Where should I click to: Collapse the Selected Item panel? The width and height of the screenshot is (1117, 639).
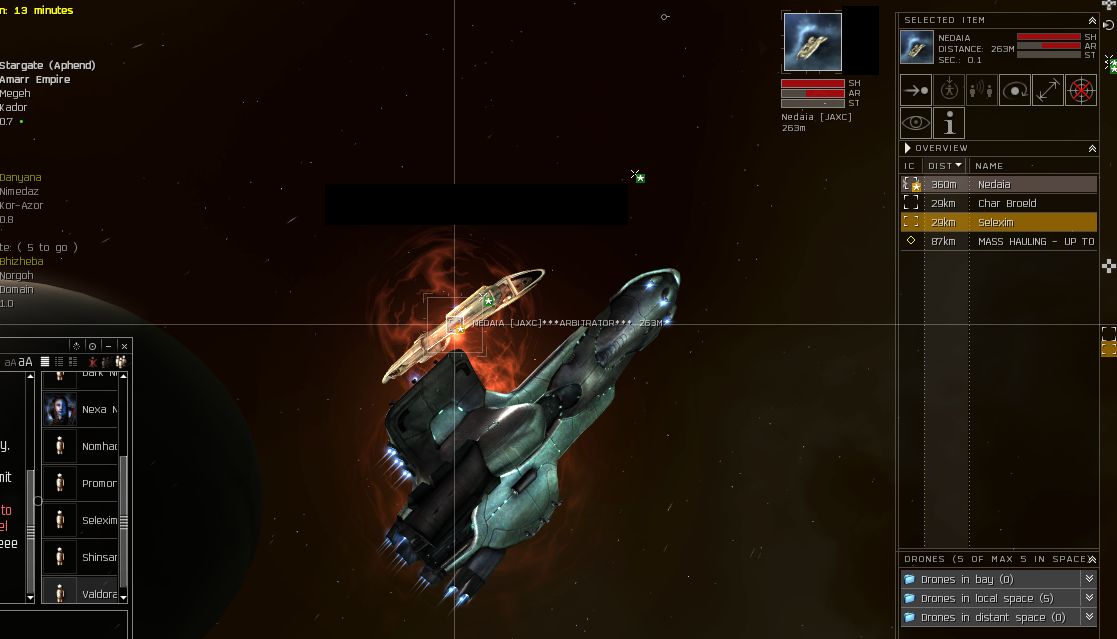pyautogui.click(x=1092, y=20)
